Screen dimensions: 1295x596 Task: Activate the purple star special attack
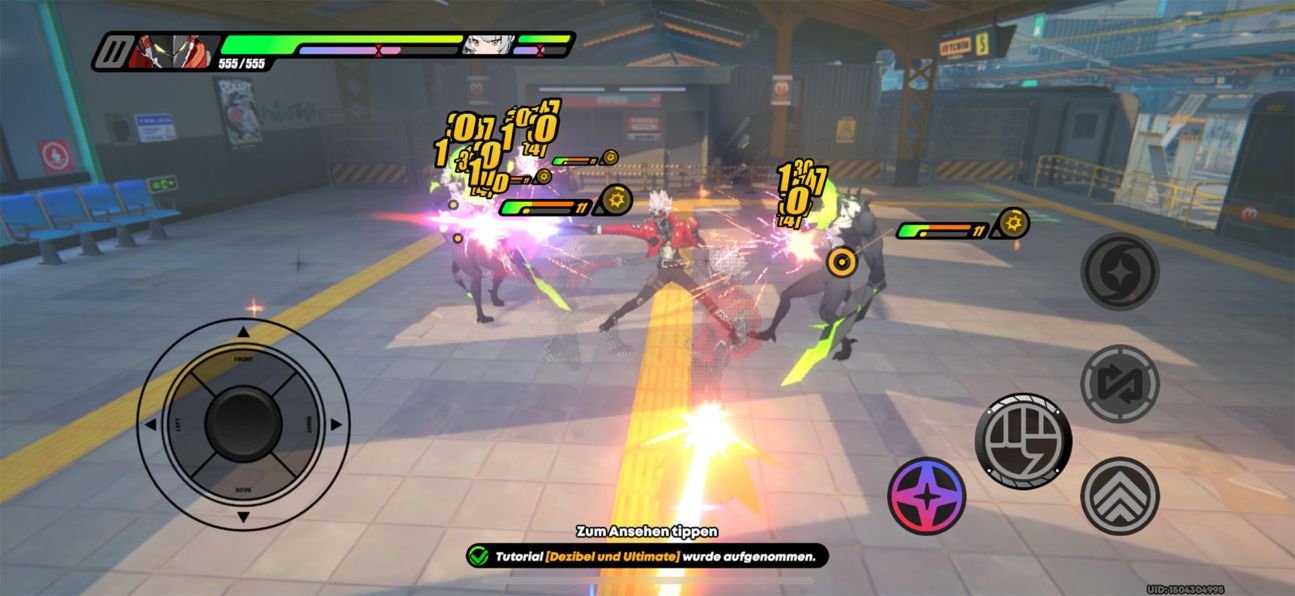tap(927, 496)
